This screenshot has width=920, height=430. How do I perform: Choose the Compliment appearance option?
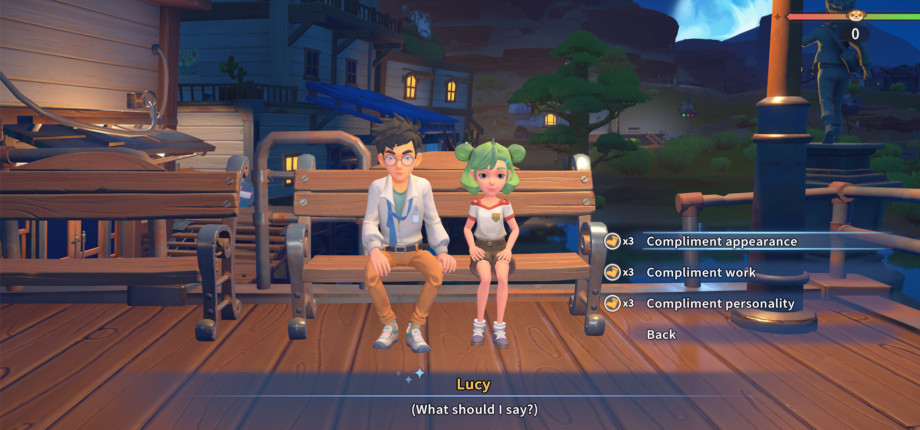click(721, 241)
